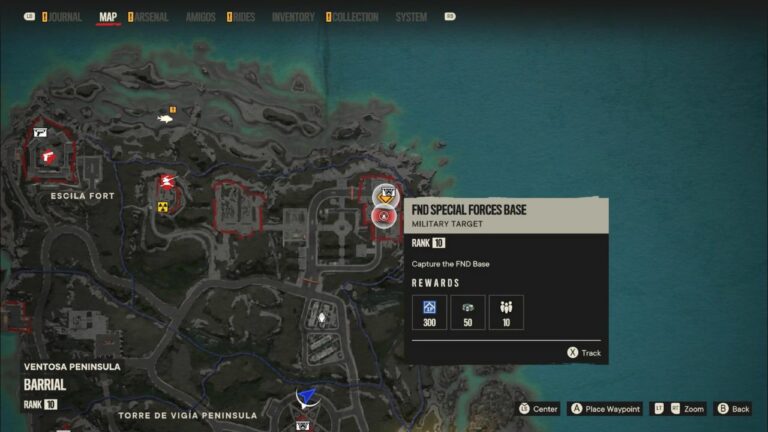
Task: Place a waypoint on the map
Action: [604, 409]
